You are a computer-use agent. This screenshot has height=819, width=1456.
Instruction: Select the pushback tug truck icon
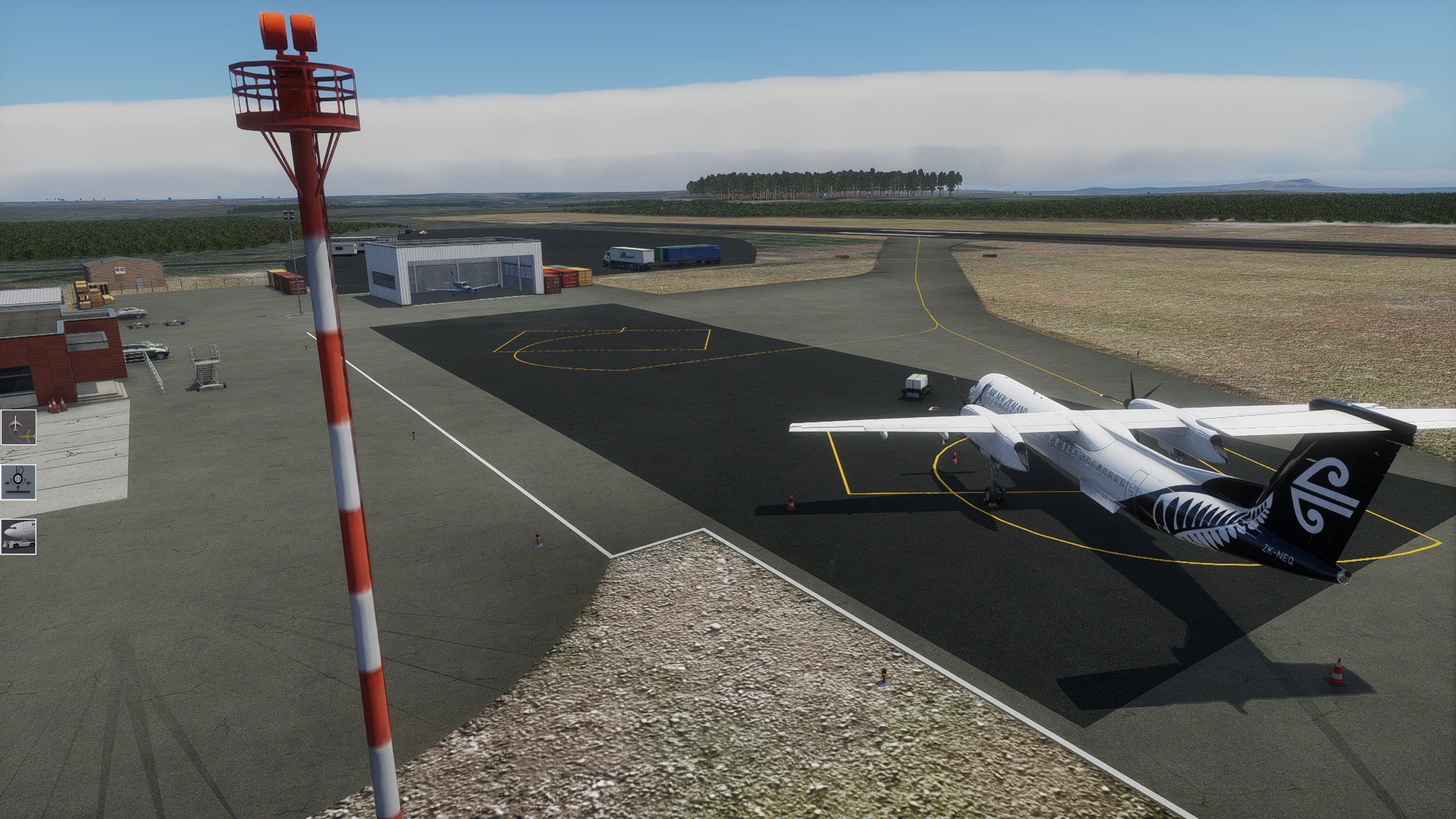coord(18,536)
